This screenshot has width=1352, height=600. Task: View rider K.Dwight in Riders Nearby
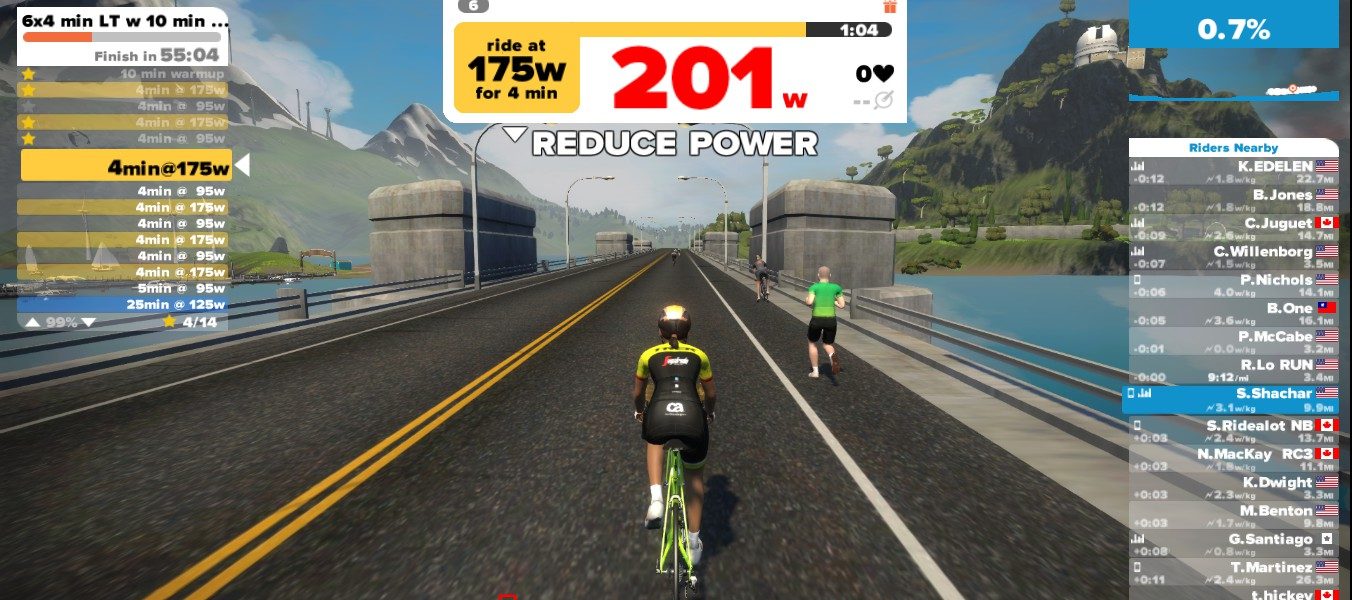[x=1233, y=488]
